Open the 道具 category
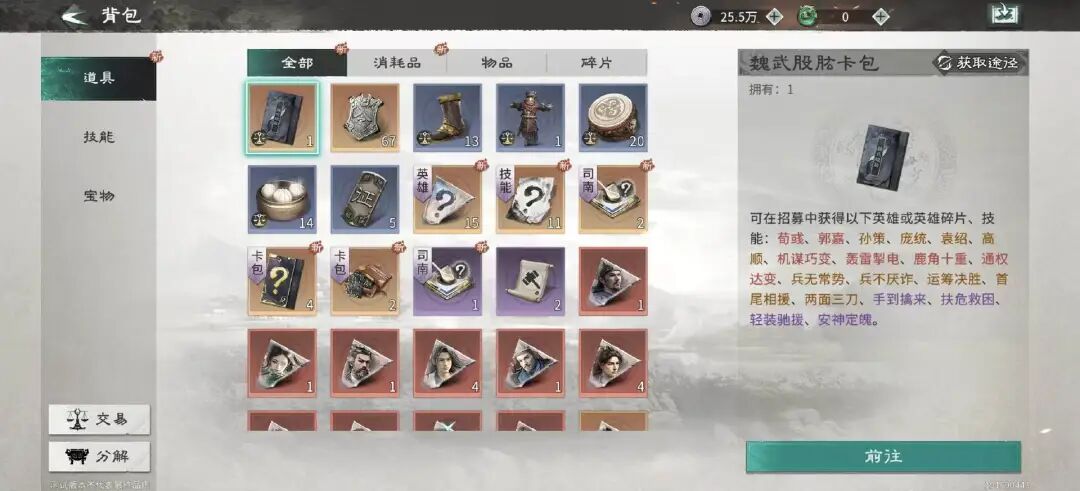 (x=98, y=78)
